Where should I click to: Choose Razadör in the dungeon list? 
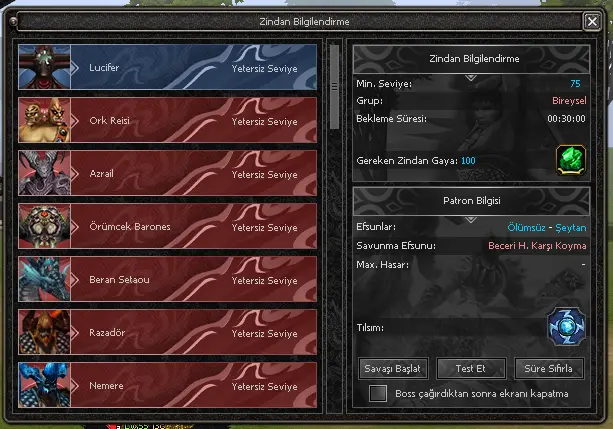[180, 332]
